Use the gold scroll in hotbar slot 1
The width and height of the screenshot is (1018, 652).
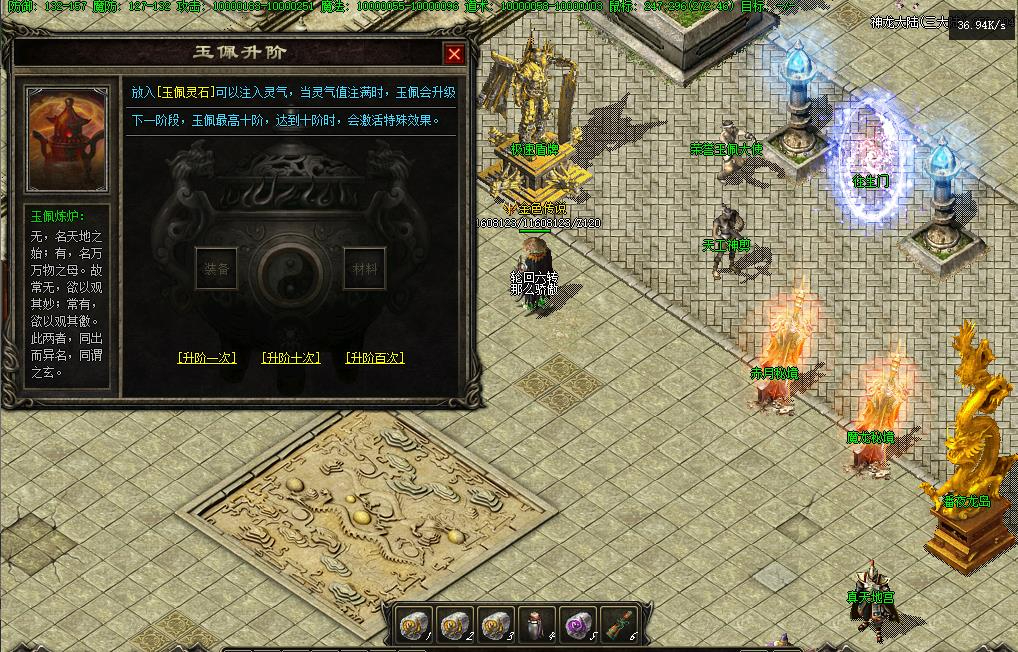click(415, 624)
